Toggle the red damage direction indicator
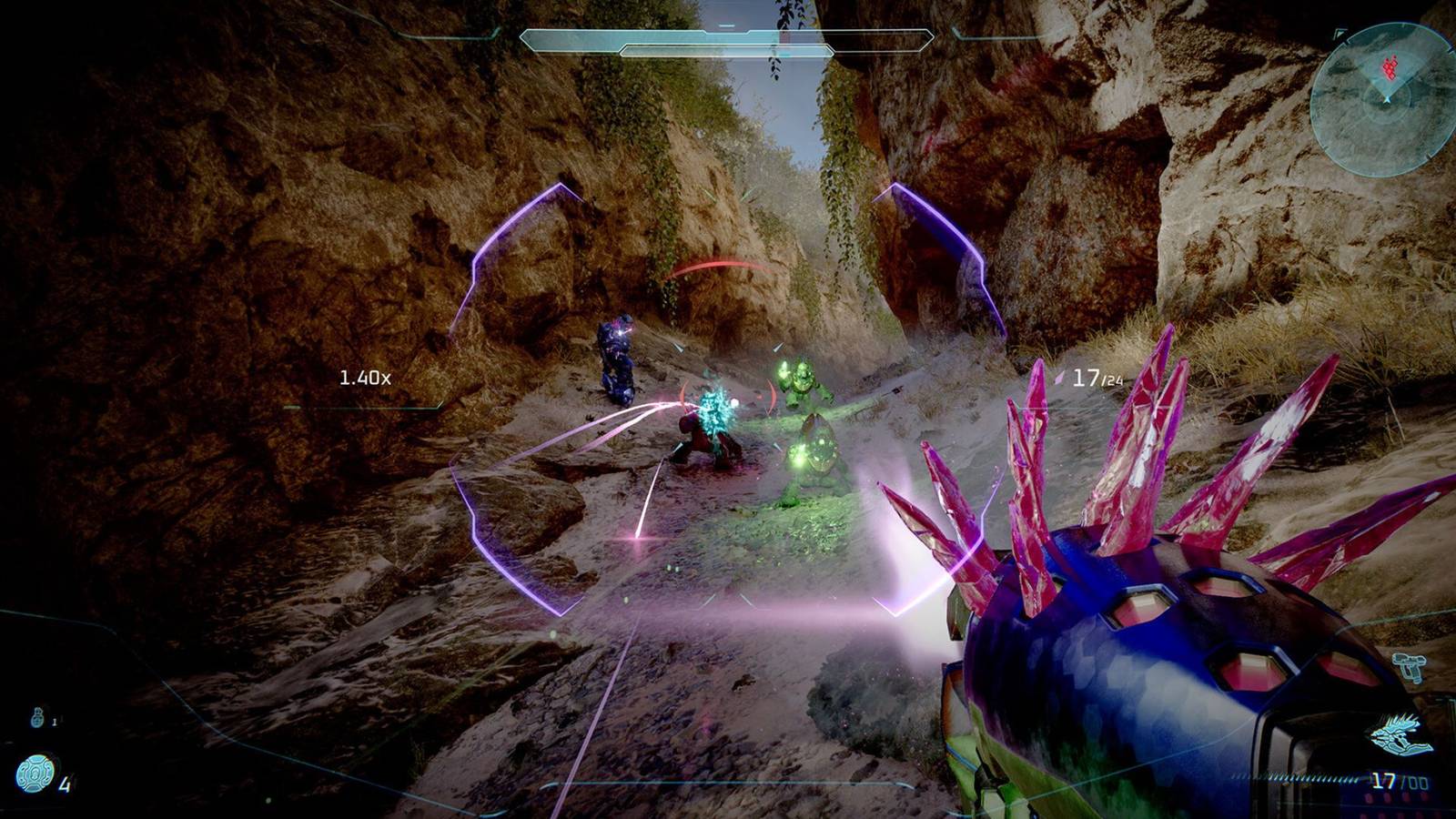Screen dimensions: 1456x819 click(x=719, y=264)
